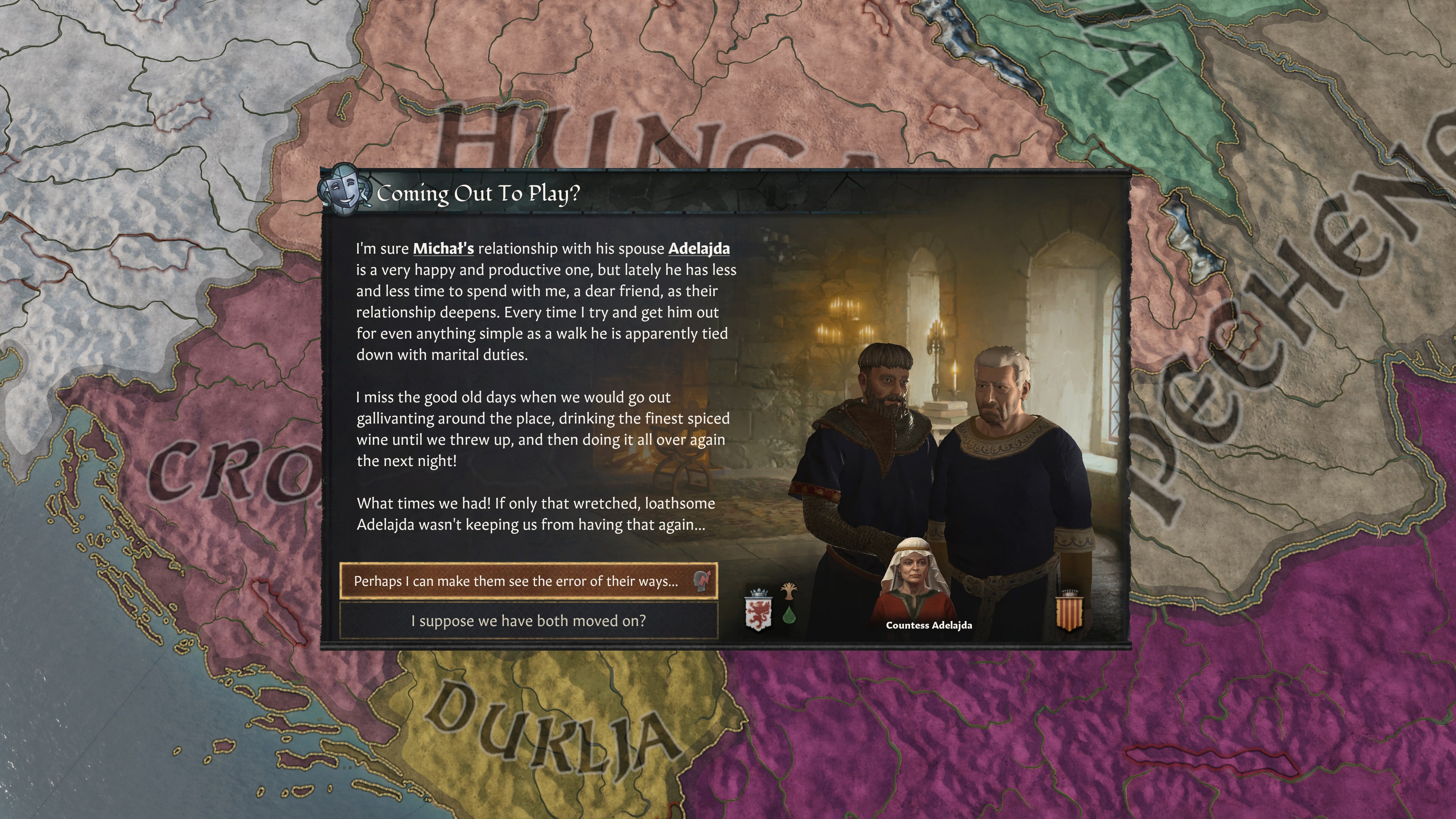Select the wheat sheaf modifier icon
This screenshot has height=819, width=1456.
pyautogui.click(x=789, y=592)
